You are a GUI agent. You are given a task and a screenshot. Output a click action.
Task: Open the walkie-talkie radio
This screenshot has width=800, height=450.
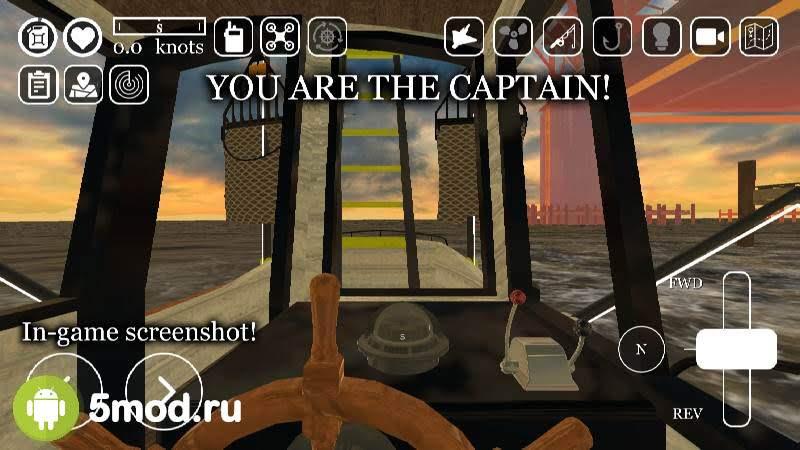(233, 37)
